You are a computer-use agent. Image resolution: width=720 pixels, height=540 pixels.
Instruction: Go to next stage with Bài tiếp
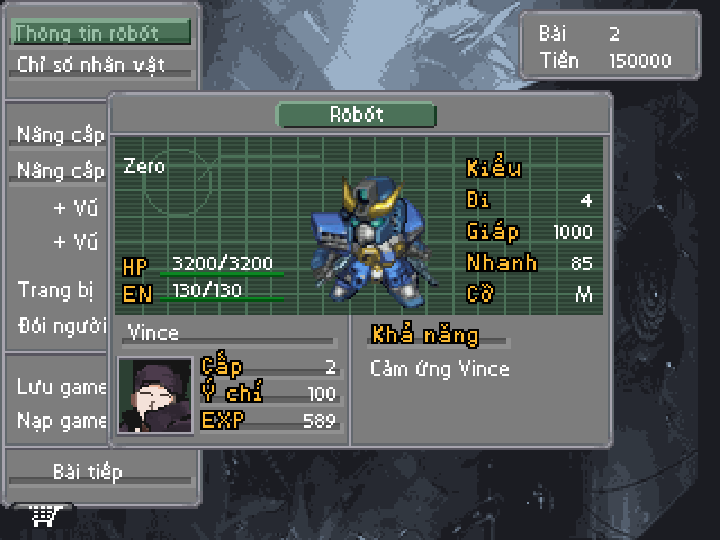pos(88,471)
